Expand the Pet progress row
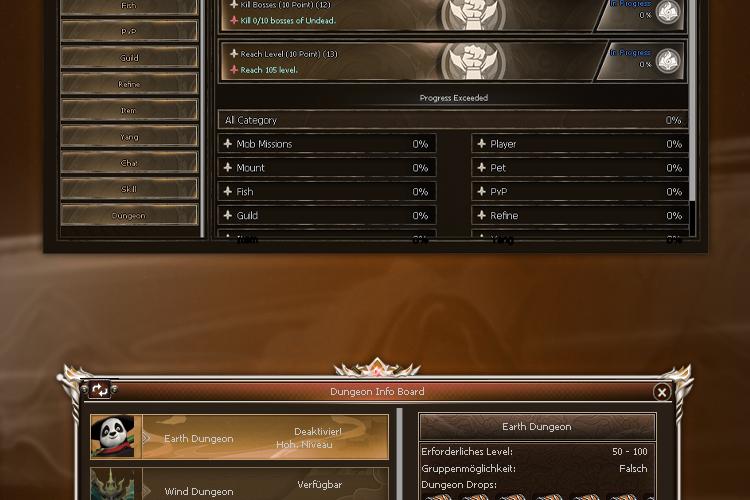The height and width of the screenshot is (500, 750). tap(580, 168)
